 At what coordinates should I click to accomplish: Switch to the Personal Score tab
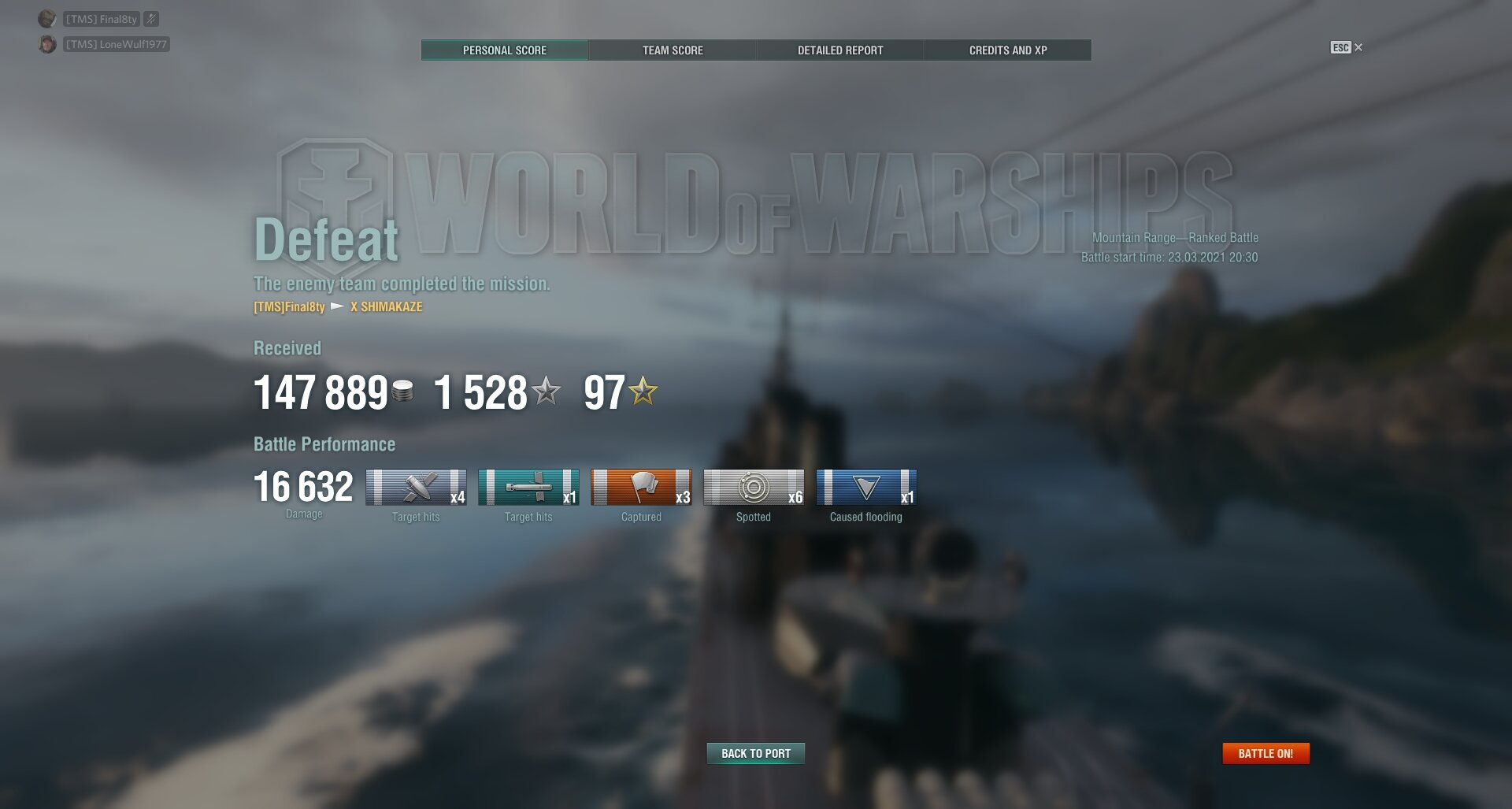click(x=504, y=50)
